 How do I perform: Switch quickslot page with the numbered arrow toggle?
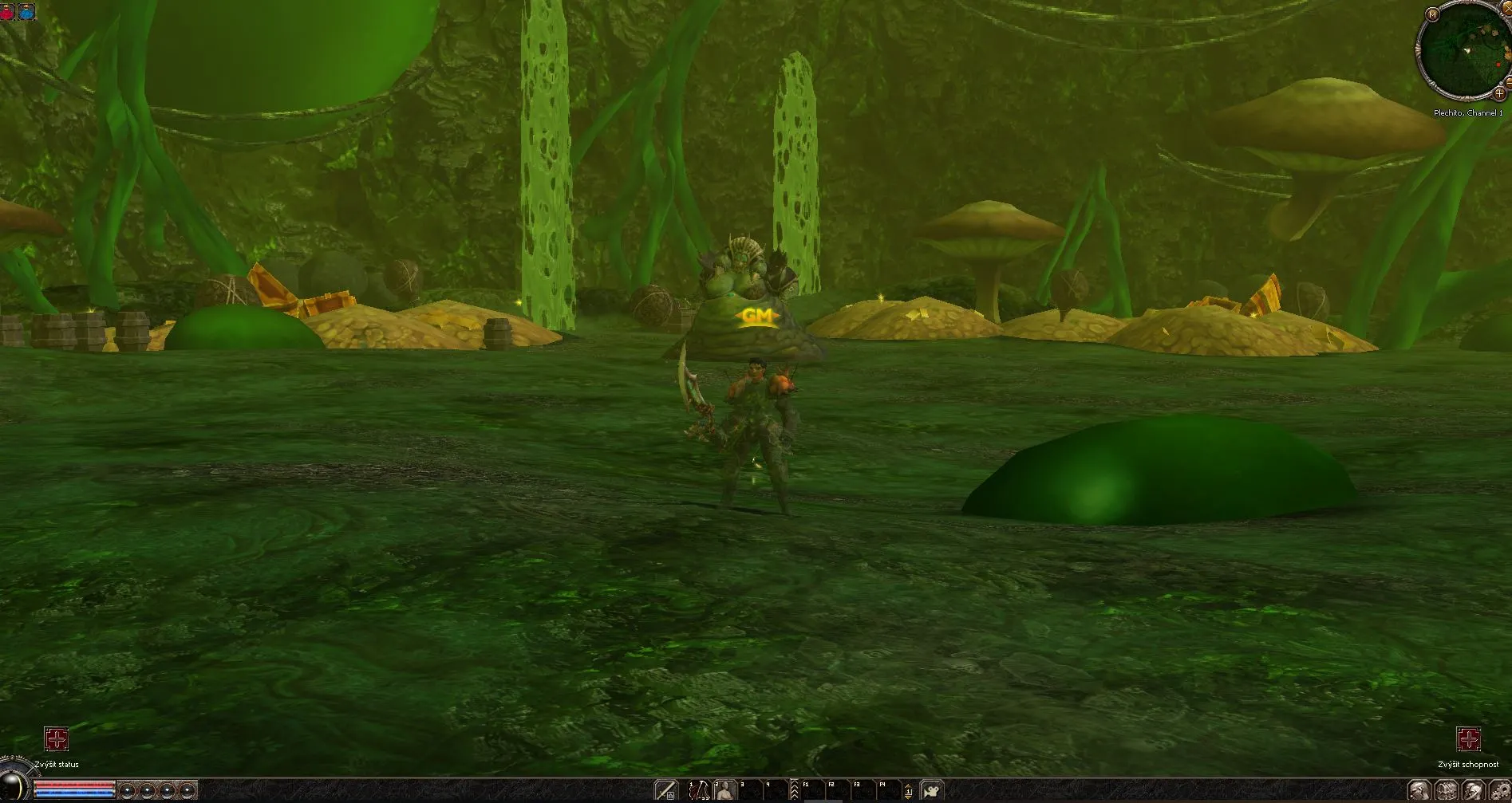[908, 791]
